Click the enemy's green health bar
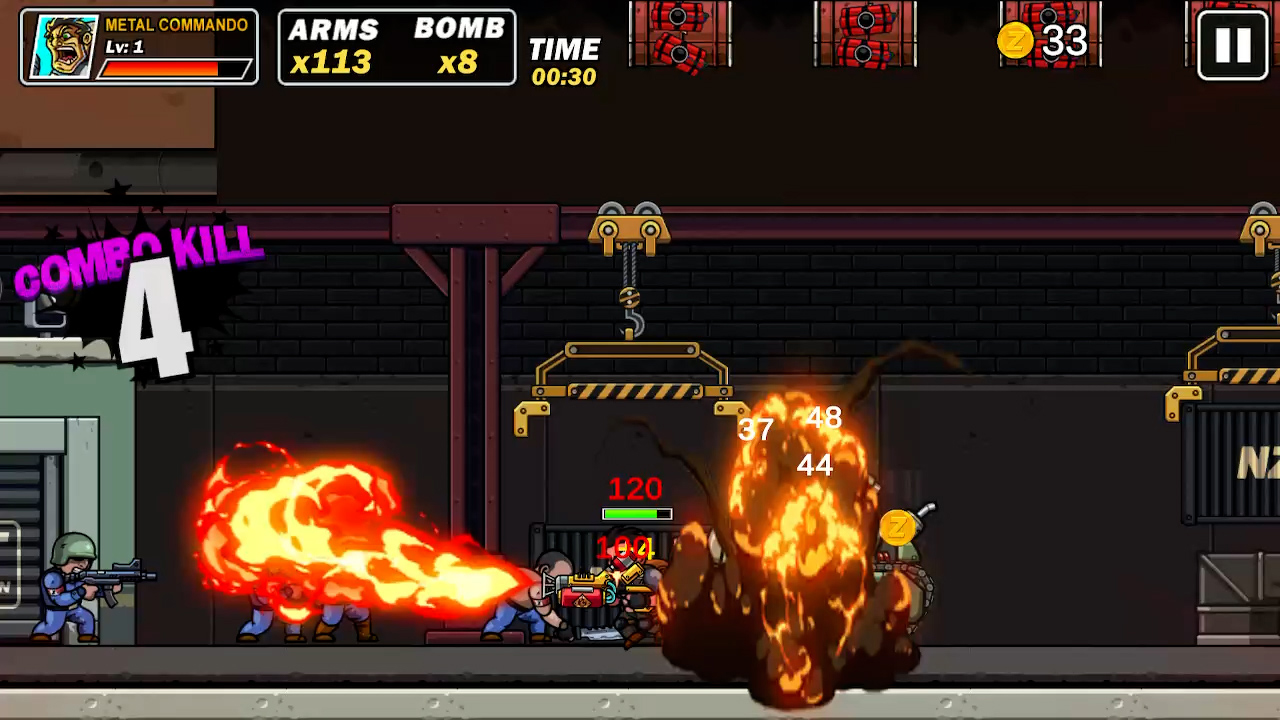 click(x=637, y=514)
